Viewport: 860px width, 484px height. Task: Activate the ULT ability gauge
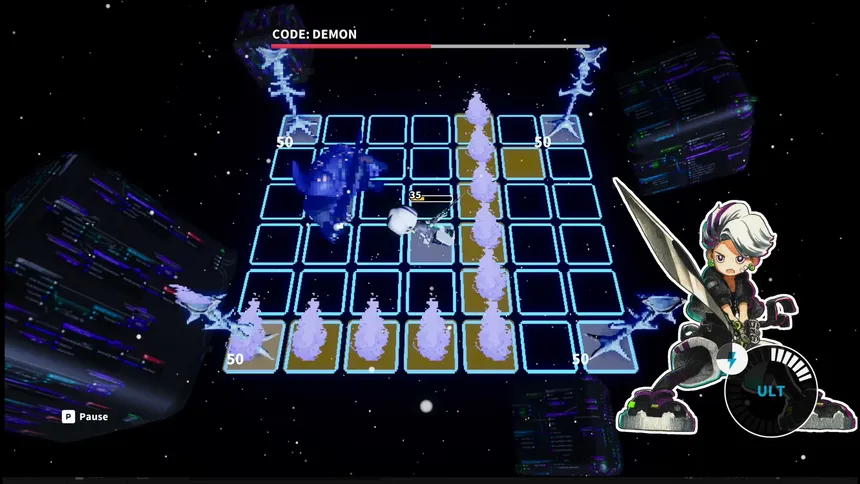[771, 390]
